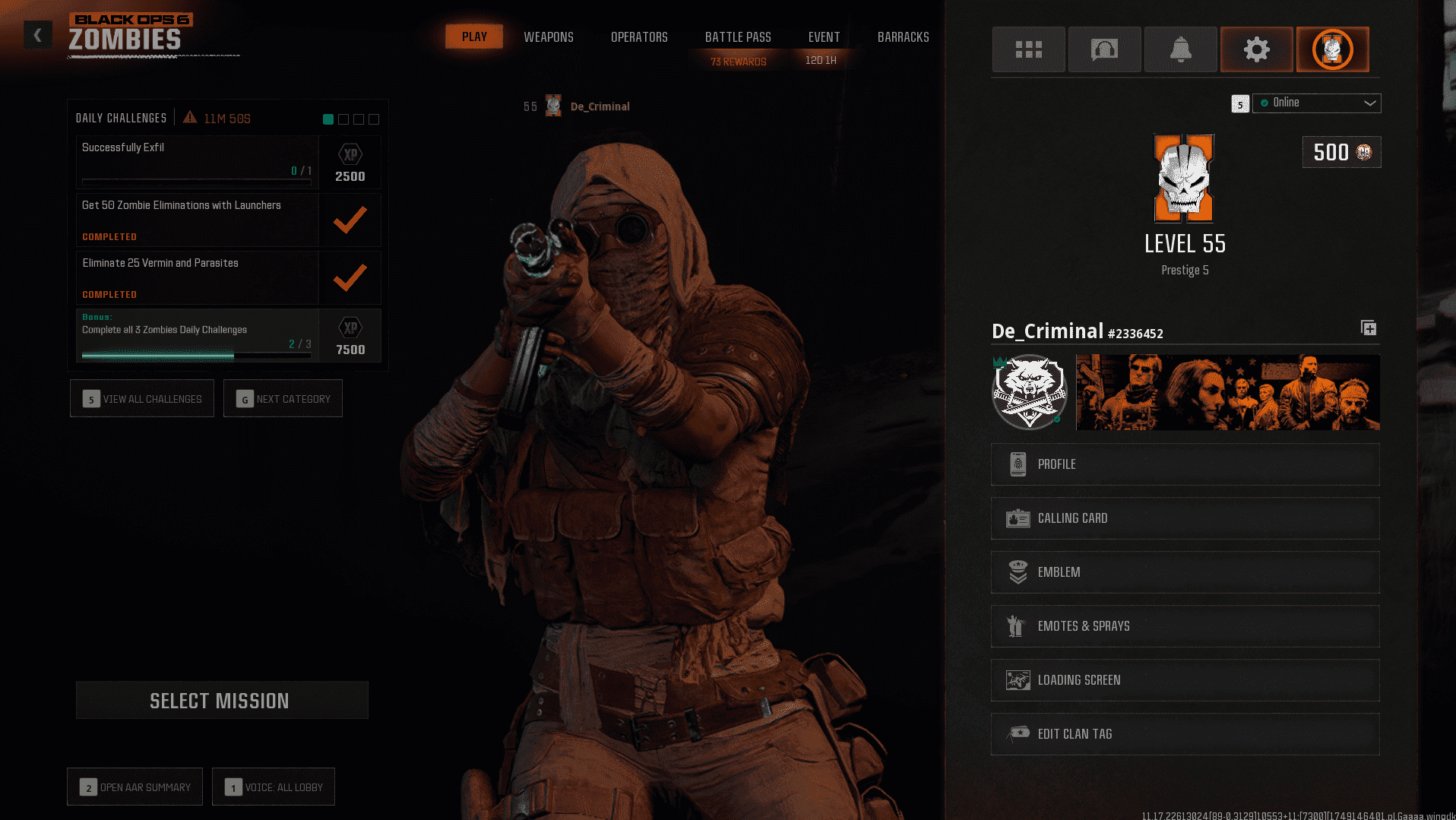
Task: Toggle the Successfully Exfil challenge entry
Action: click(198, 162)
